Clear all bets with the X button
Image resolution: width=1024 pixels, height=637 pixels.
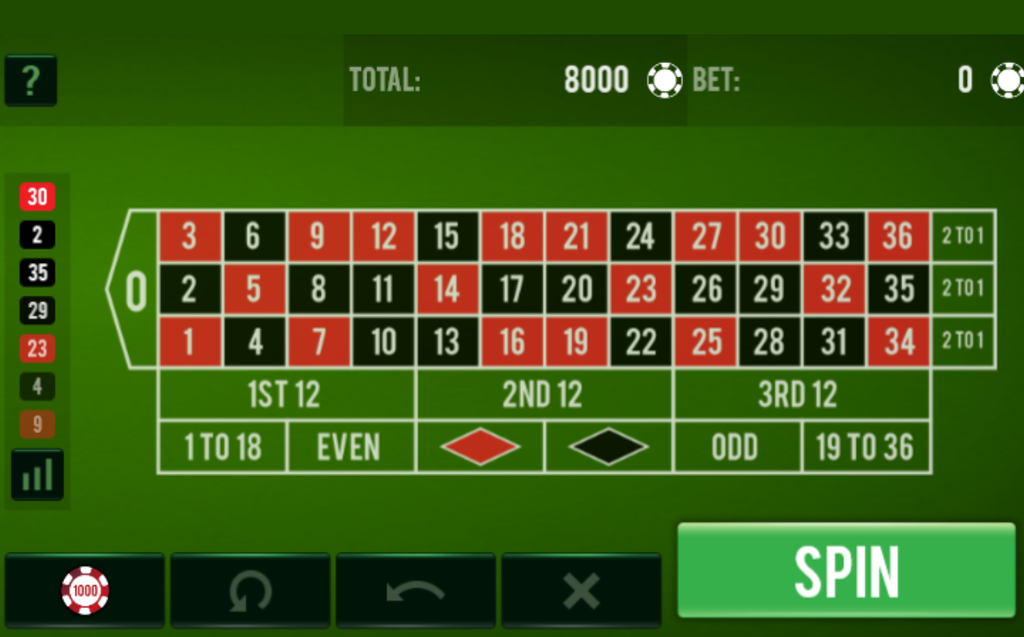[x=581, y=590]
